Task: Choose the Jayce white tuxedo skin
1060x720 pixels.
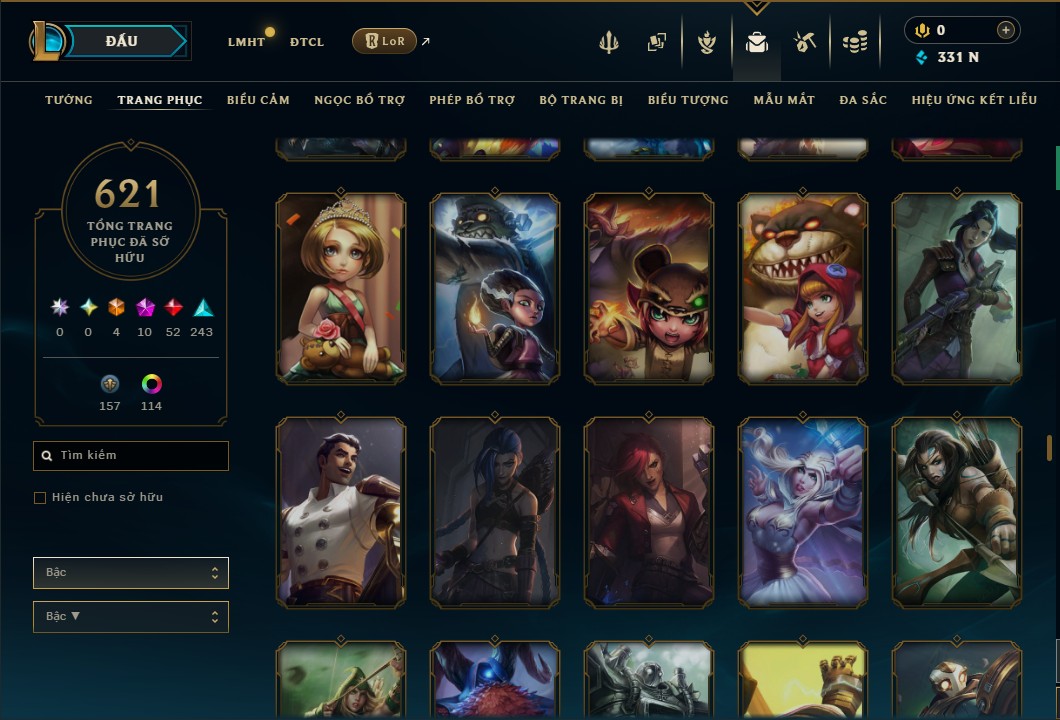Action: 341,512
